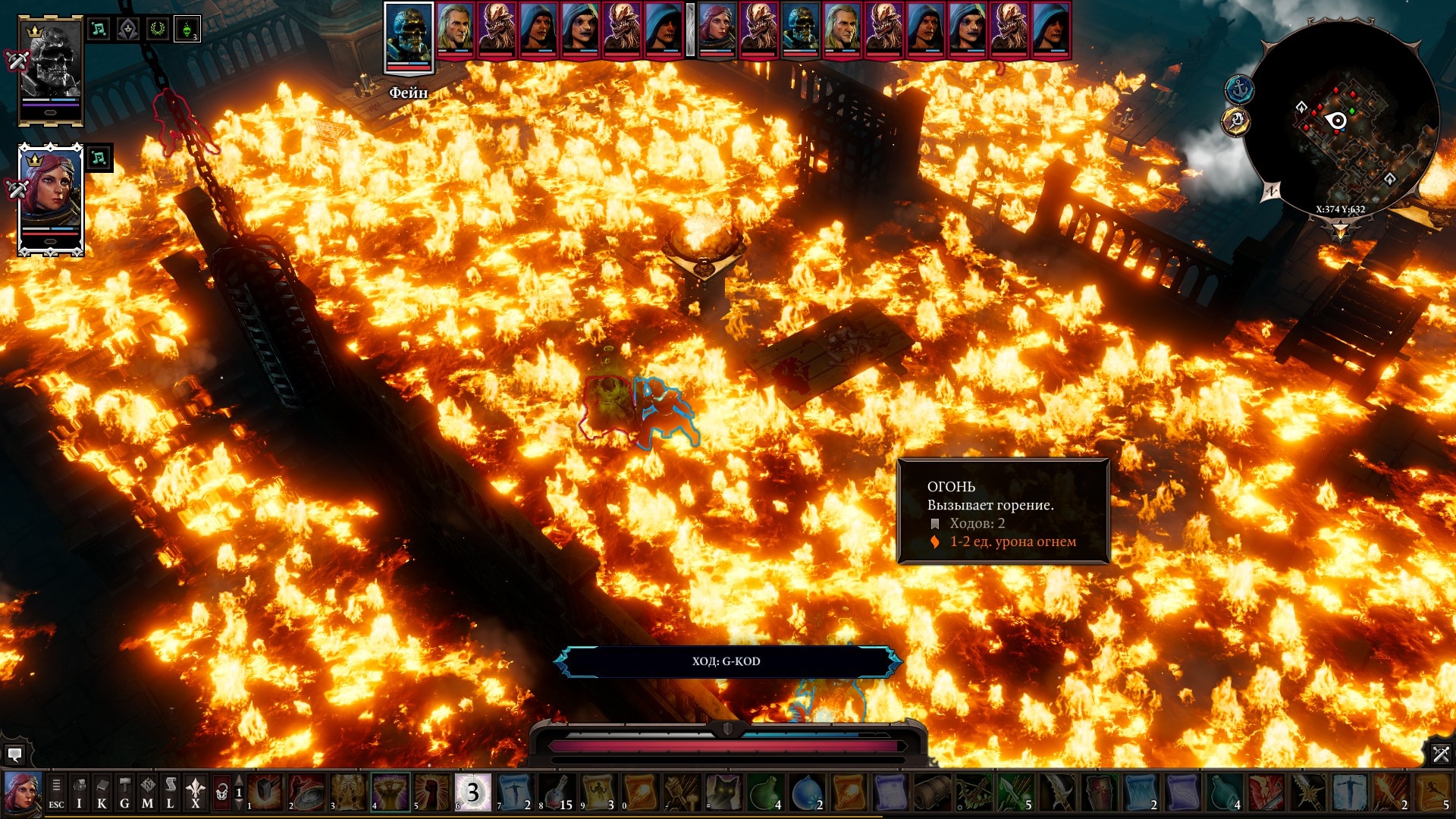The height and width of the screenshot is (819, 1456).
Task: Click the red health bar at bottom center
Action: [728, 745]
